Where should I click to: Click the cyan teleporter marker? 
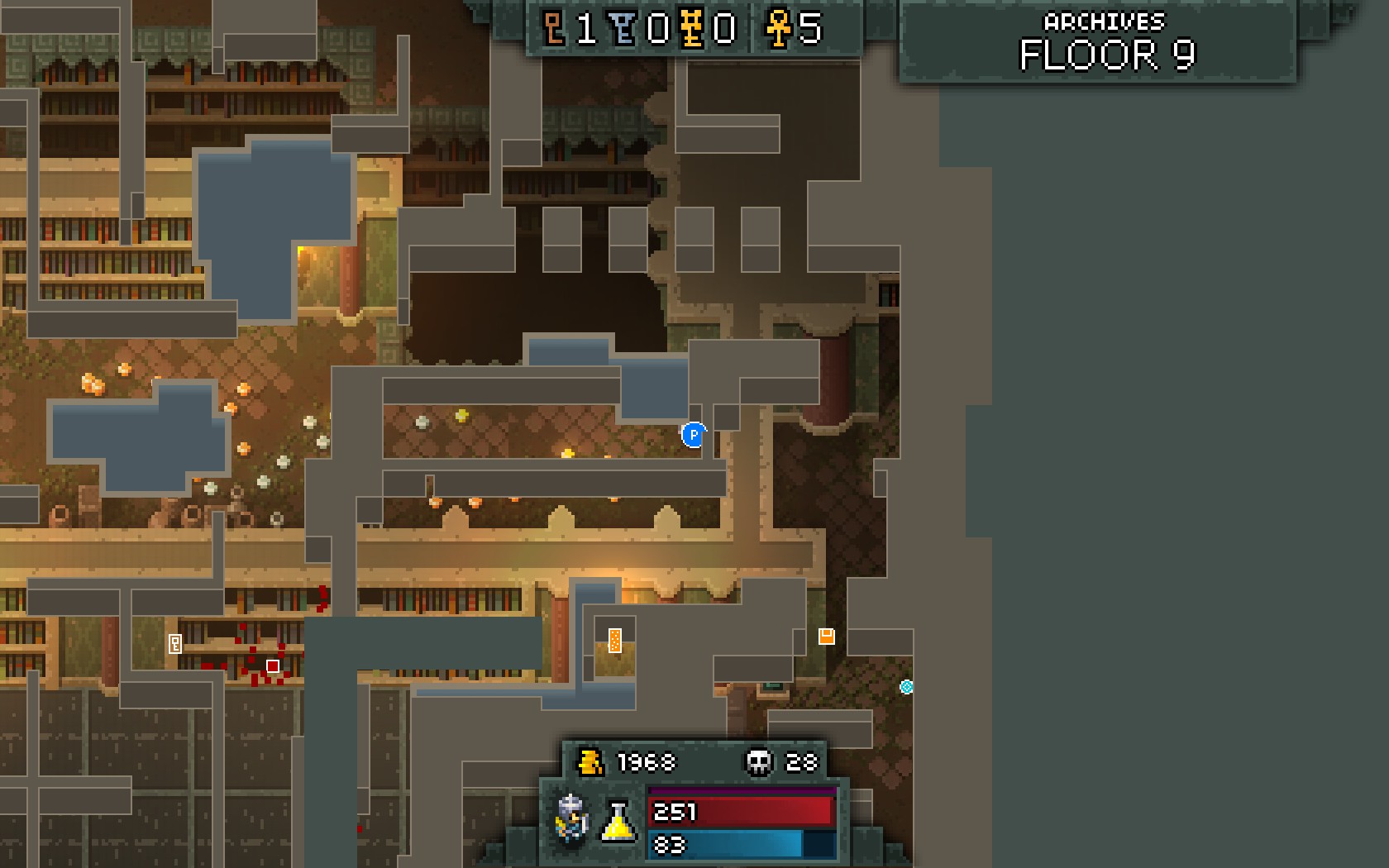[906, 686]
